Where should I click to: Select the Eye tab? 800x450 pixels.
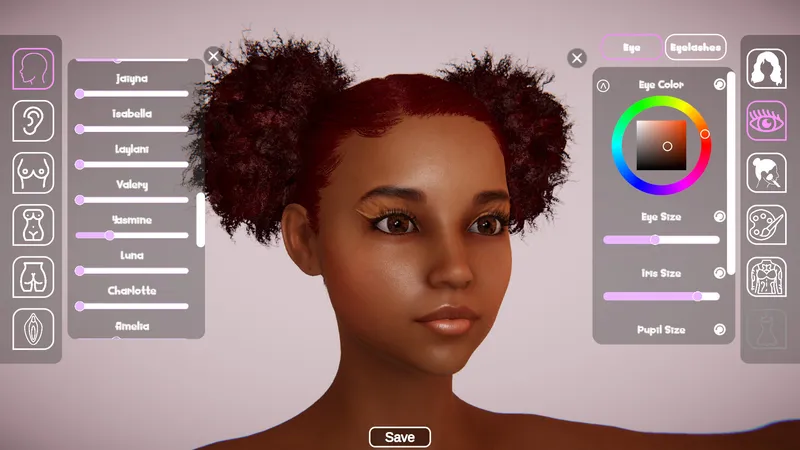tap(631, 47)
